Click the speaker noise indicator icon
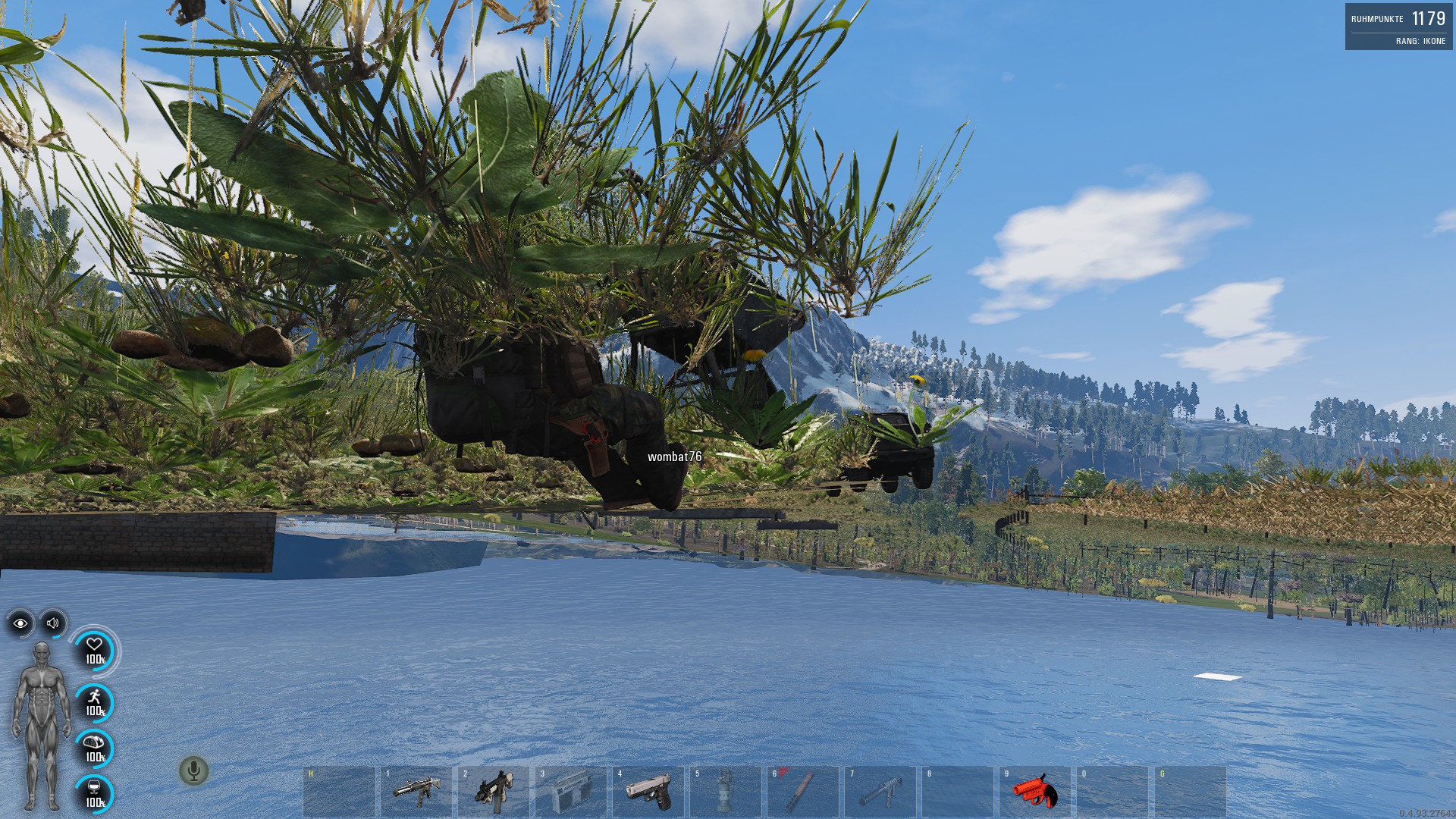This screenshot has width=1456, height=819. [x=53, y=623]
